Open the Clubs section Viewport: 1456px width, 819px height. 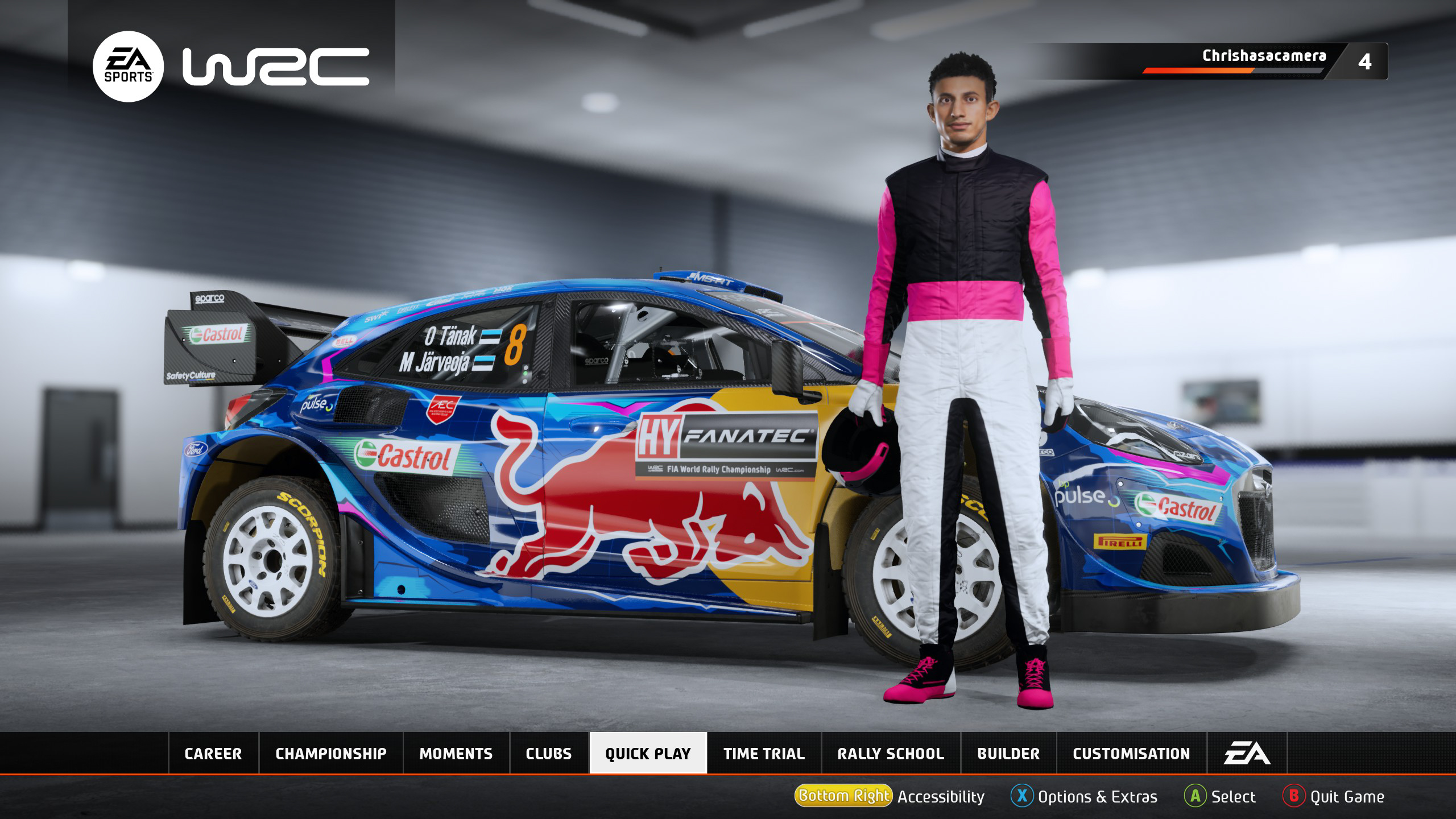point(549,754)
